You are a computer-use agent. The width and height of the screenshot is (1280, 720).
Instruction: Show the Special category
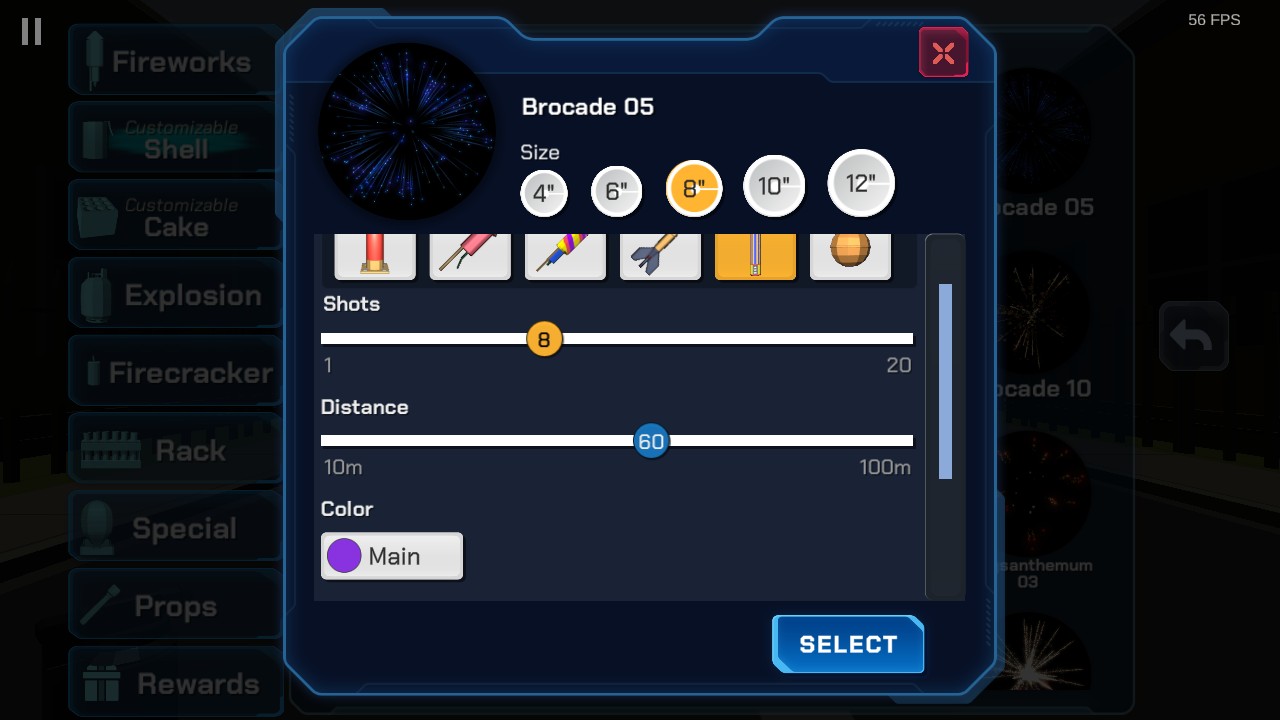tap(175, 528)
